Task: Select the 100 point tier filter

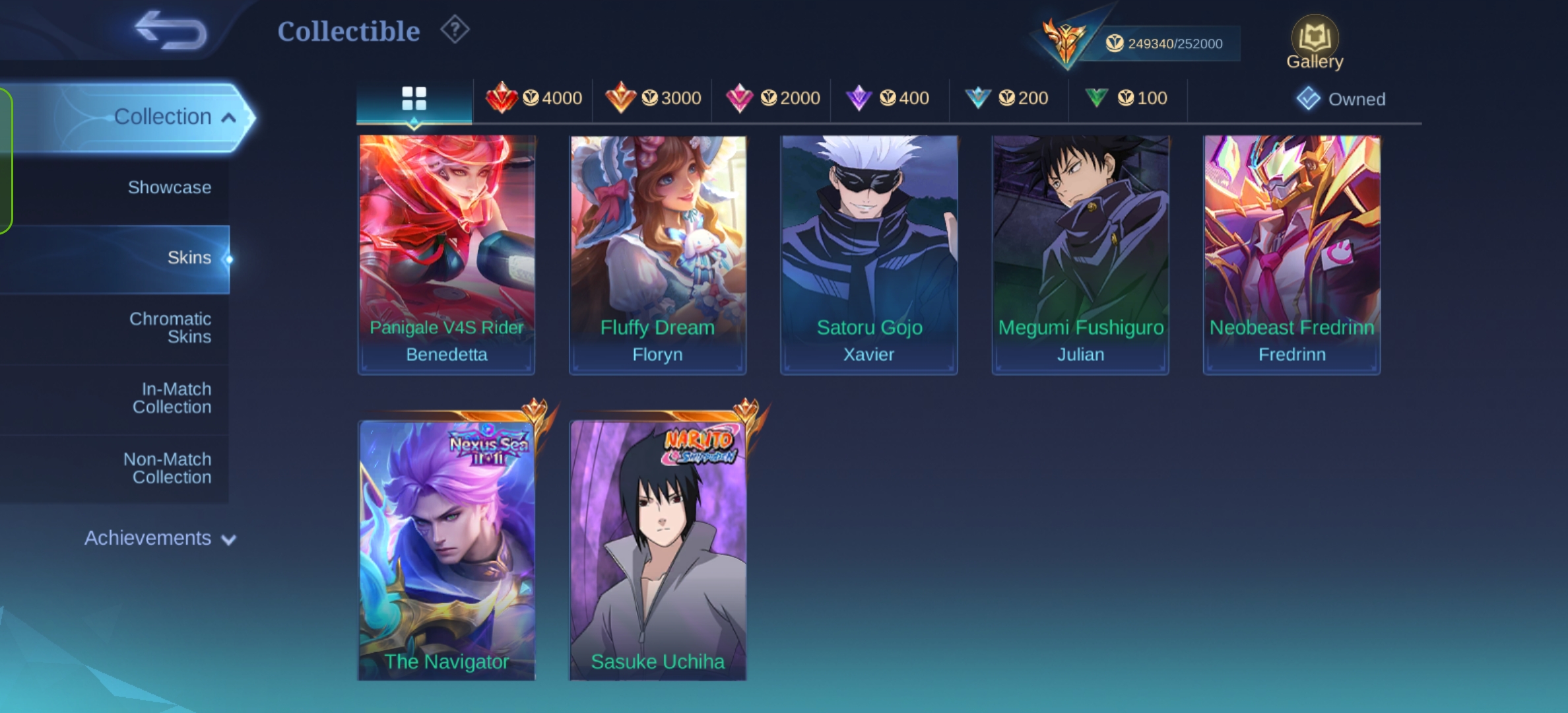Action: point(1127,99)
